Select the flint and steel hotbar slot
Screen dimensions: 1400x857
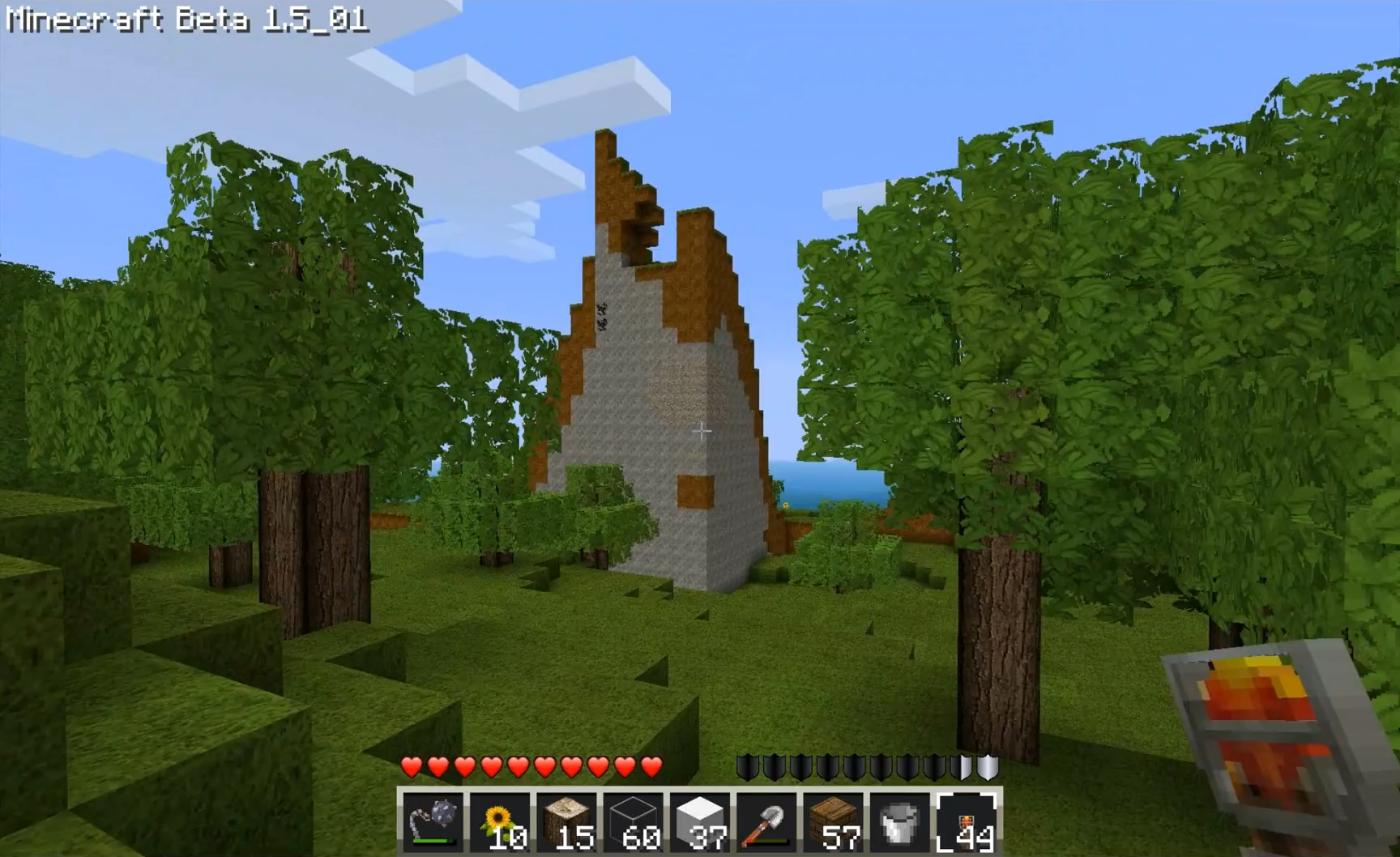pyautogui.click(x=433, y=821)
